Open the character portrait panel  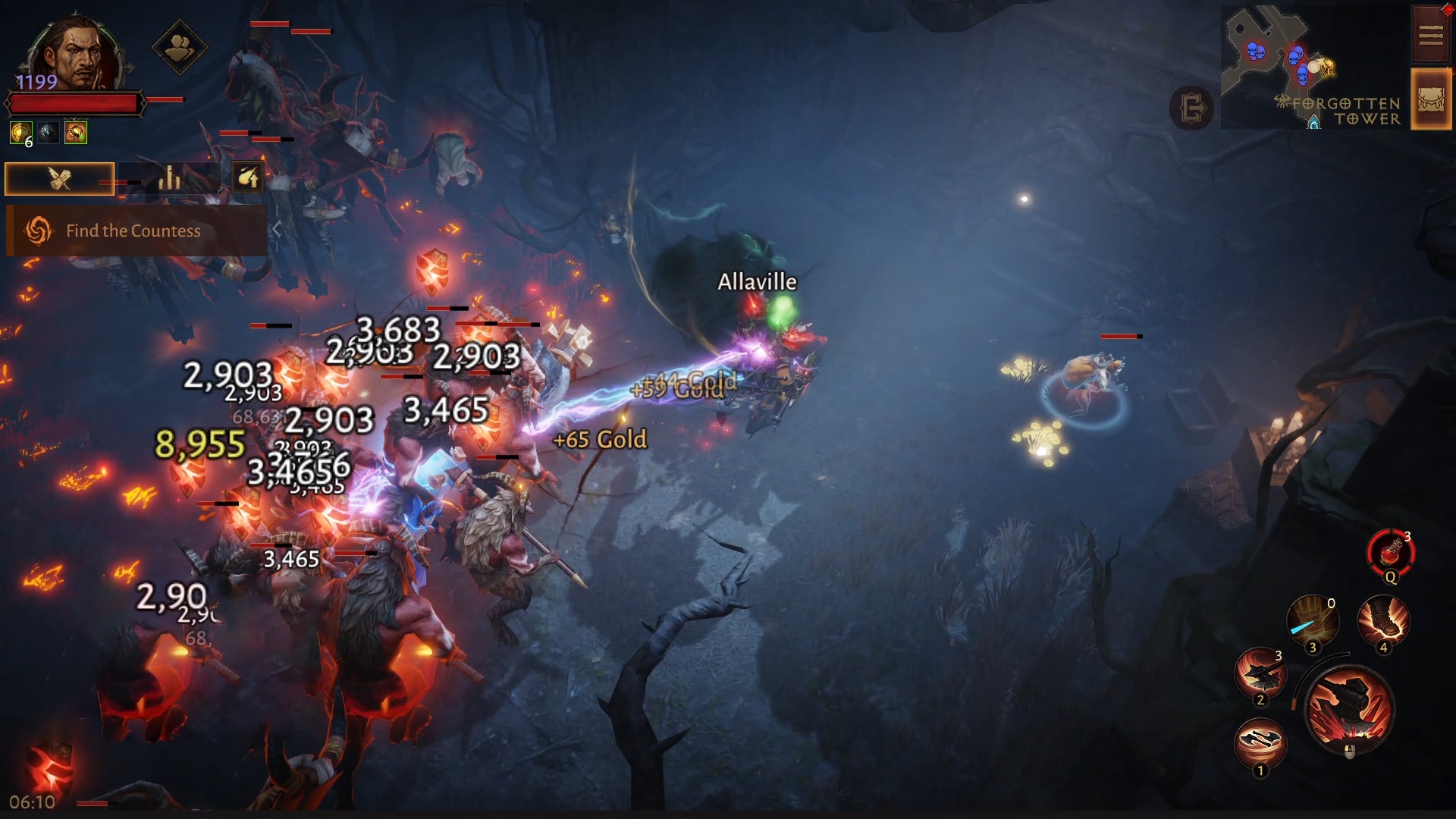click(74, 53)
